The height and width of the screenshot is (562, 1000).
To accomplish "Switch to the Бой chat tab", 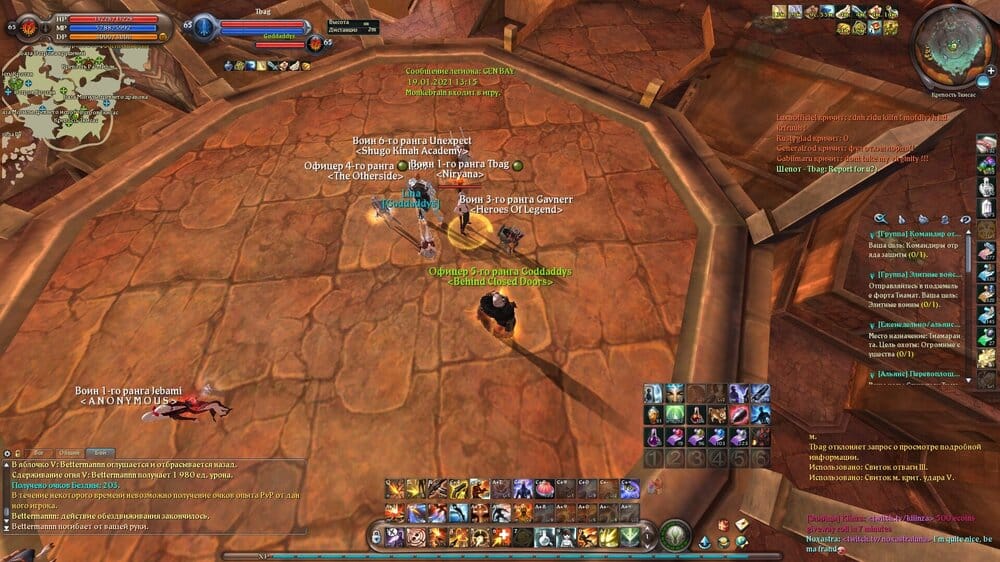I will 100,453.
